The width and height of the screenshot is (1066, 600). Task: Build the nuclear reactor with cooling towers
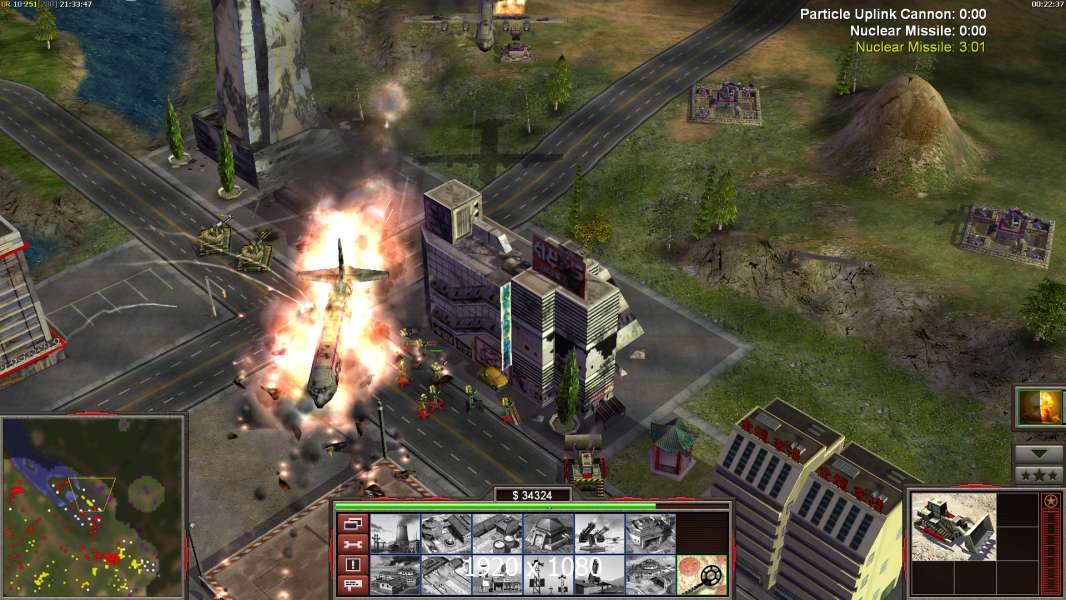(395, 534)
